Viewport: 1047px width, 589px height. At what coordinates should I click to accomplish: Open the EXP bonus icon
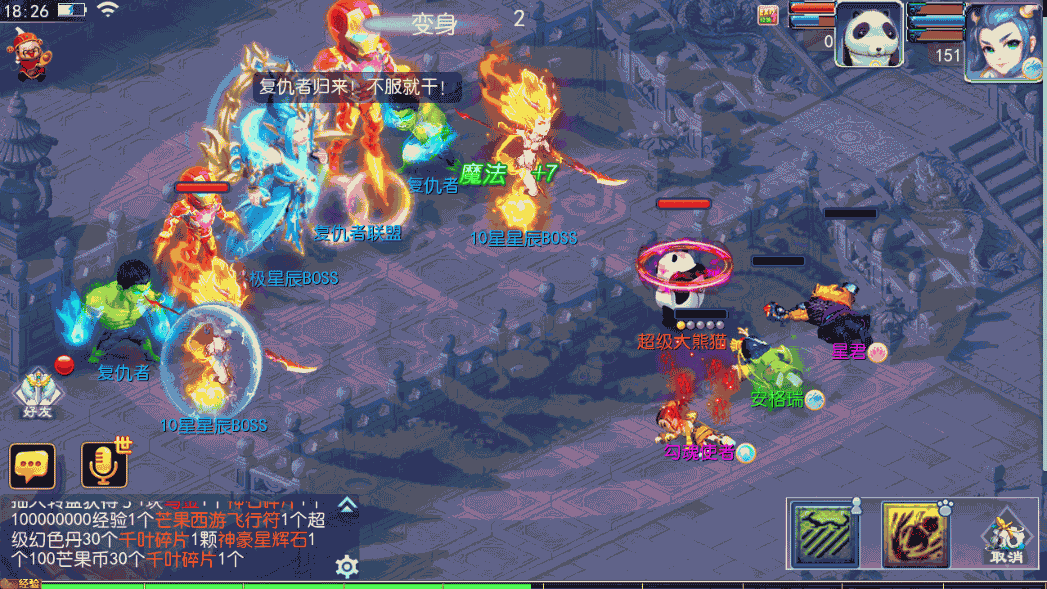769,13
